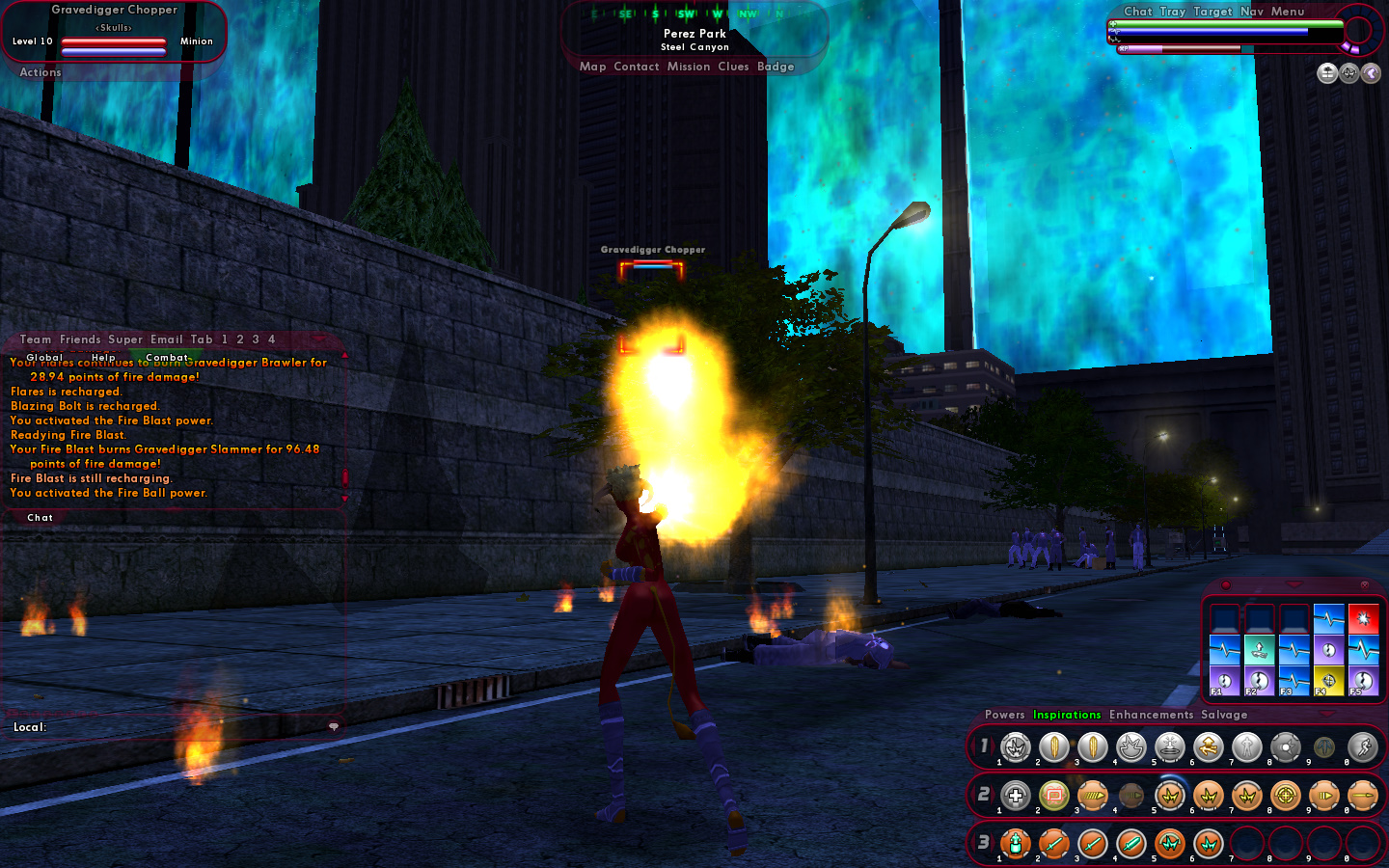Viewport: 1389px width, 868px height.
Task: Select the Combat chat tab
Action: tap(167, 357)
